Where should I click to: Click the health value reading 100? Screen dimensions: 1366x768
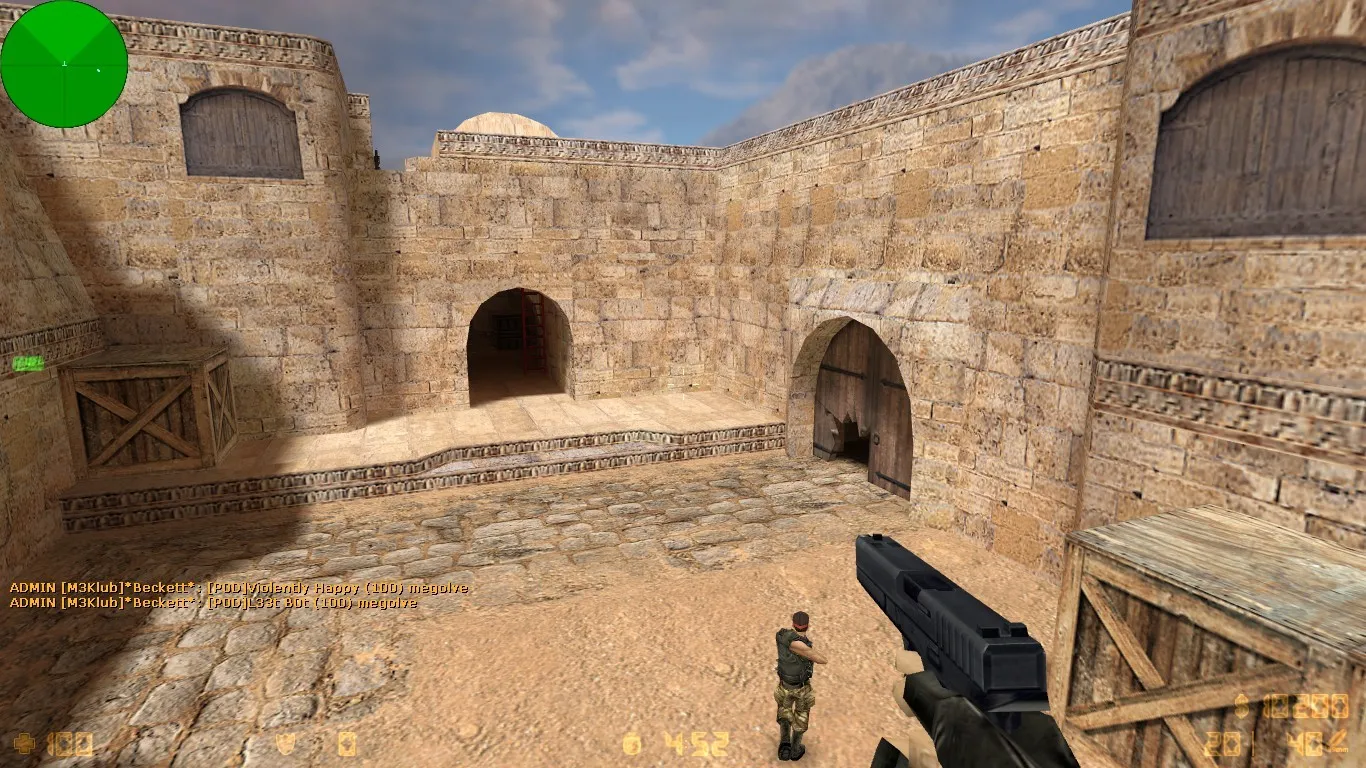pos(70,743)
